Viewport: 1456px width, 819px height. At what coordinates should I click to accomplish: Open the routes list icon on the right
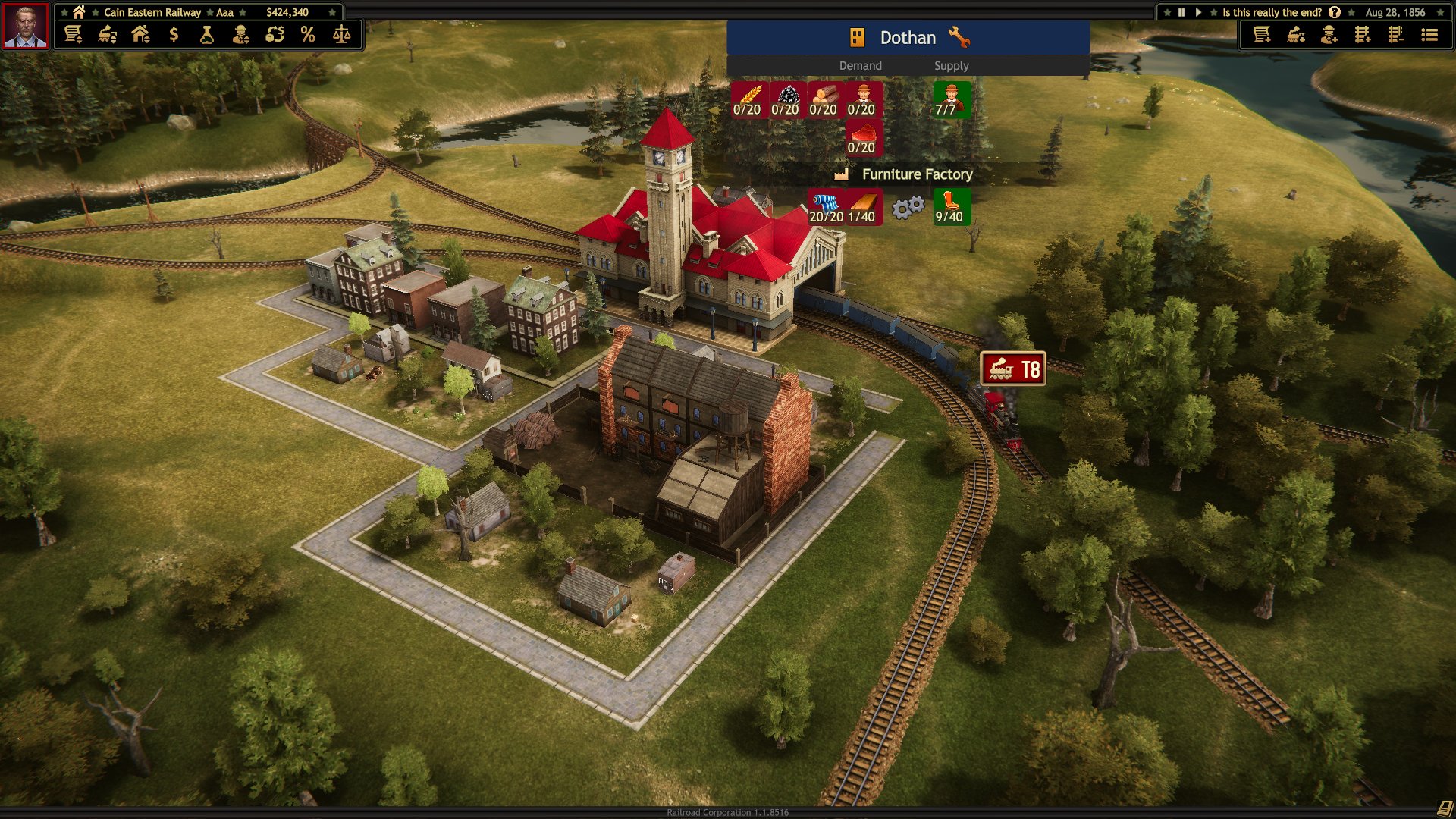[1429, 35]
